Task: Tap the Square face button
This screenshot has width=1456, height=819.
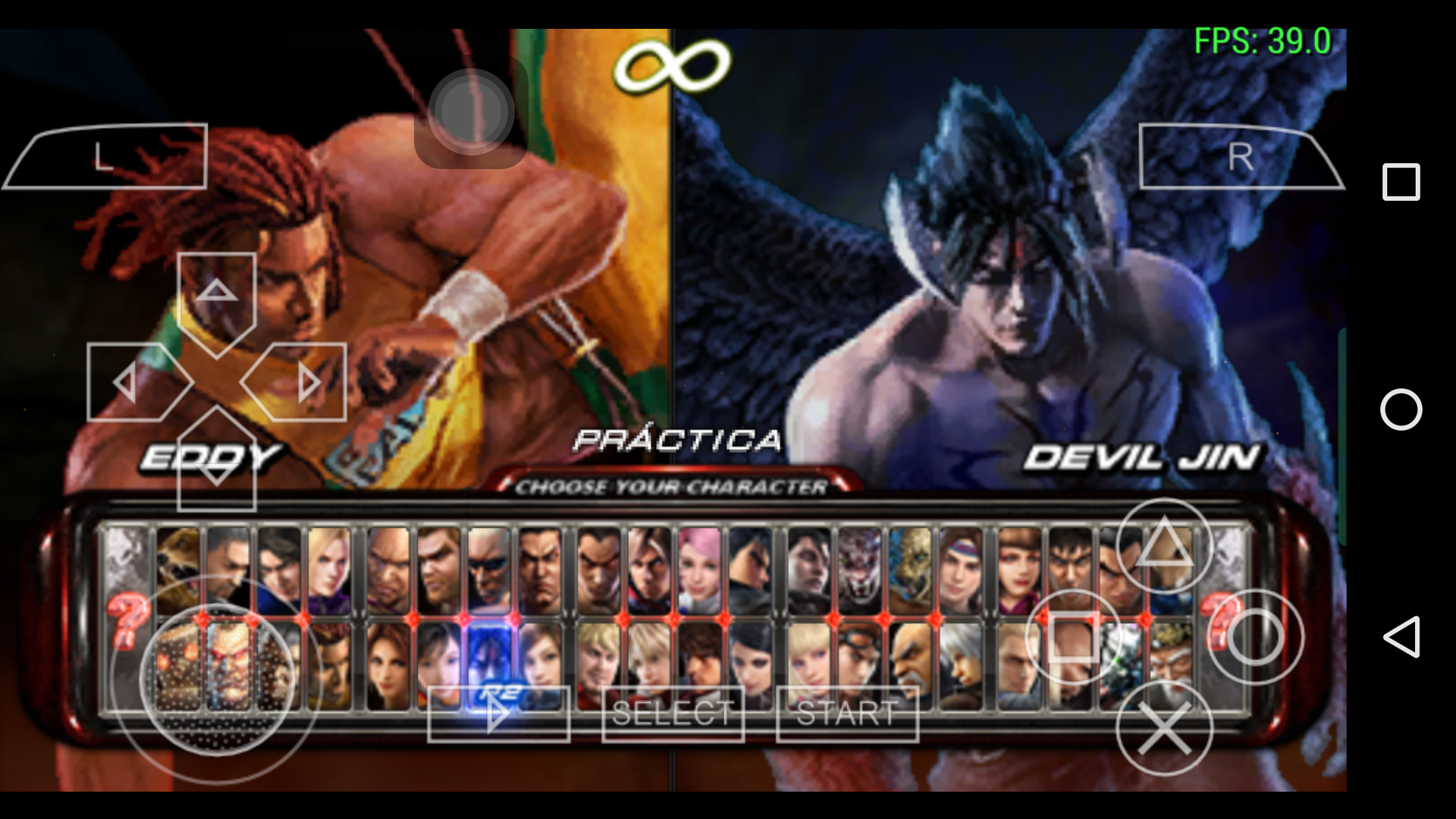Action: pyautogui.click(x=1072, y=634)
